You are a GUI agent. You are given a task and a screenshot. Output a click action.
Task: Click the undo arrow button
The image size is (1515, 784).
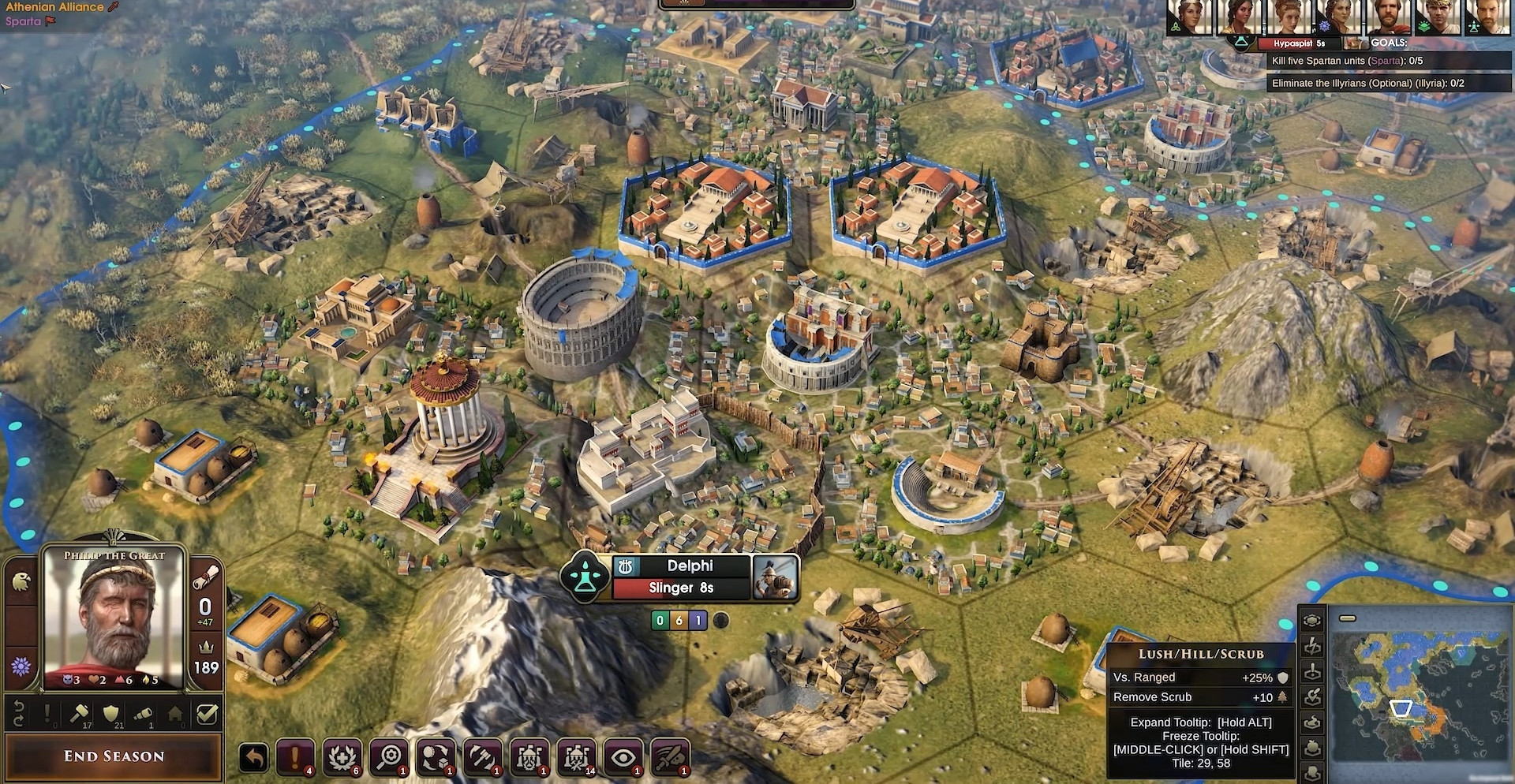click(254, 758)
